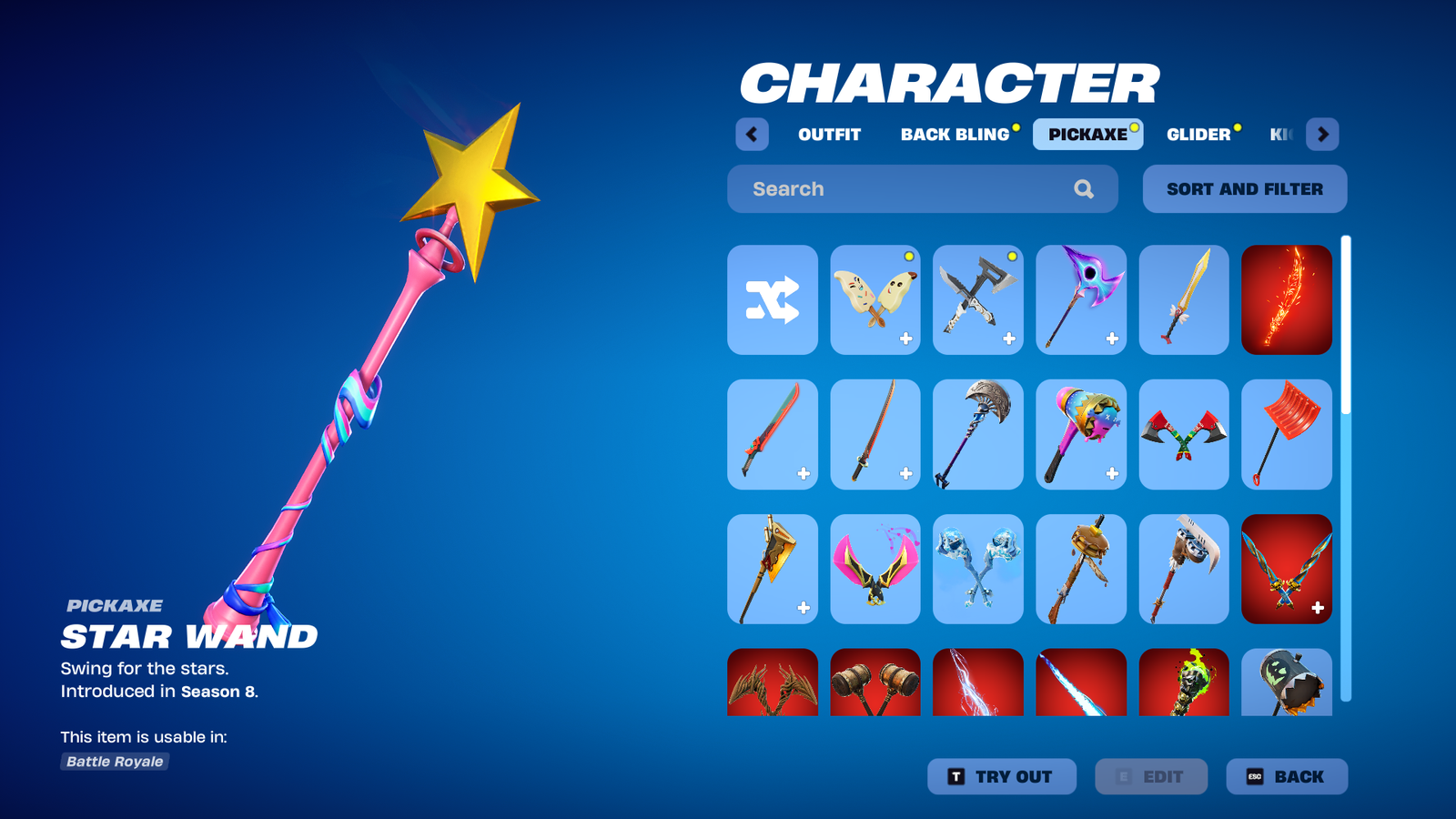Show more tabs with the right arrow
This screenshot has height=819, width=1456.
point(1322,135)
